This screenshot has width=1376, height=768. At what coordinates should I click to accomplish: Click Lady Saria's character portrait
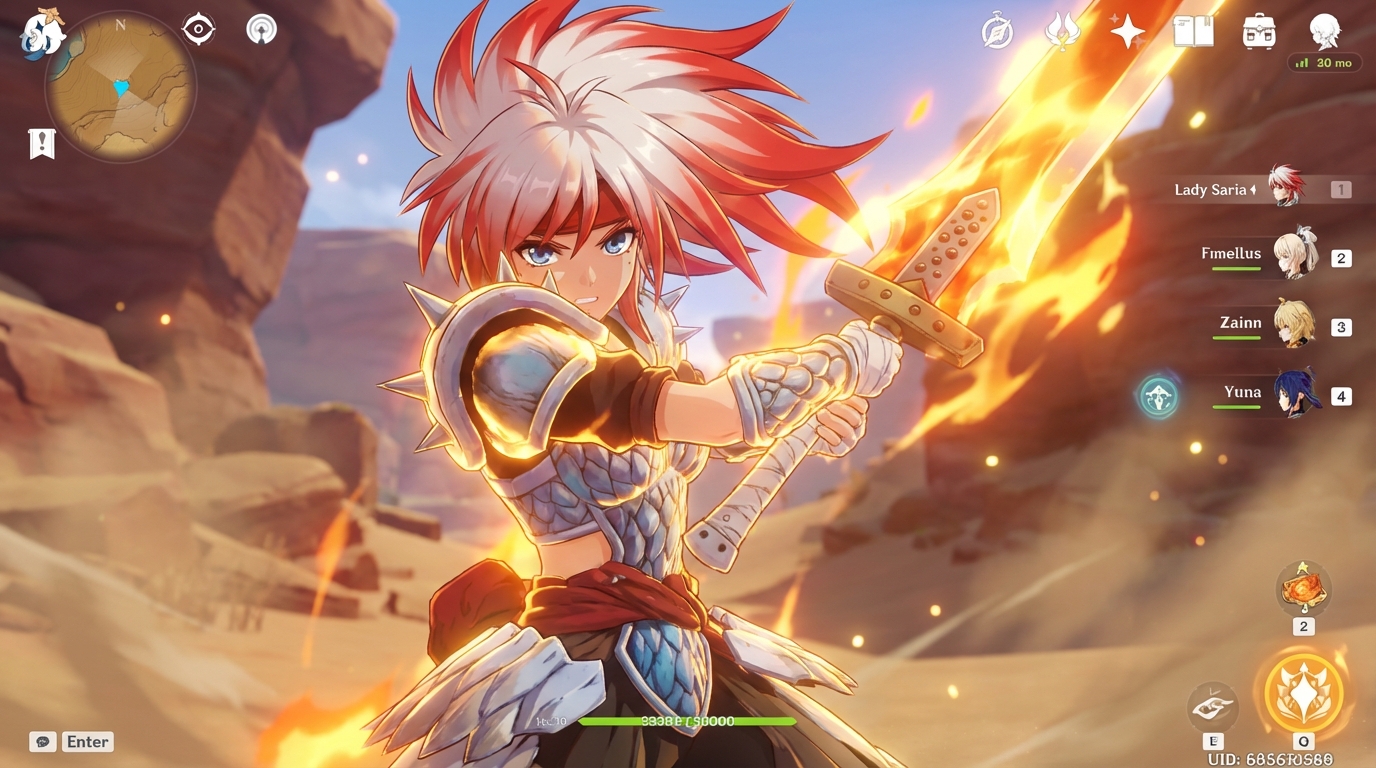1285,188
